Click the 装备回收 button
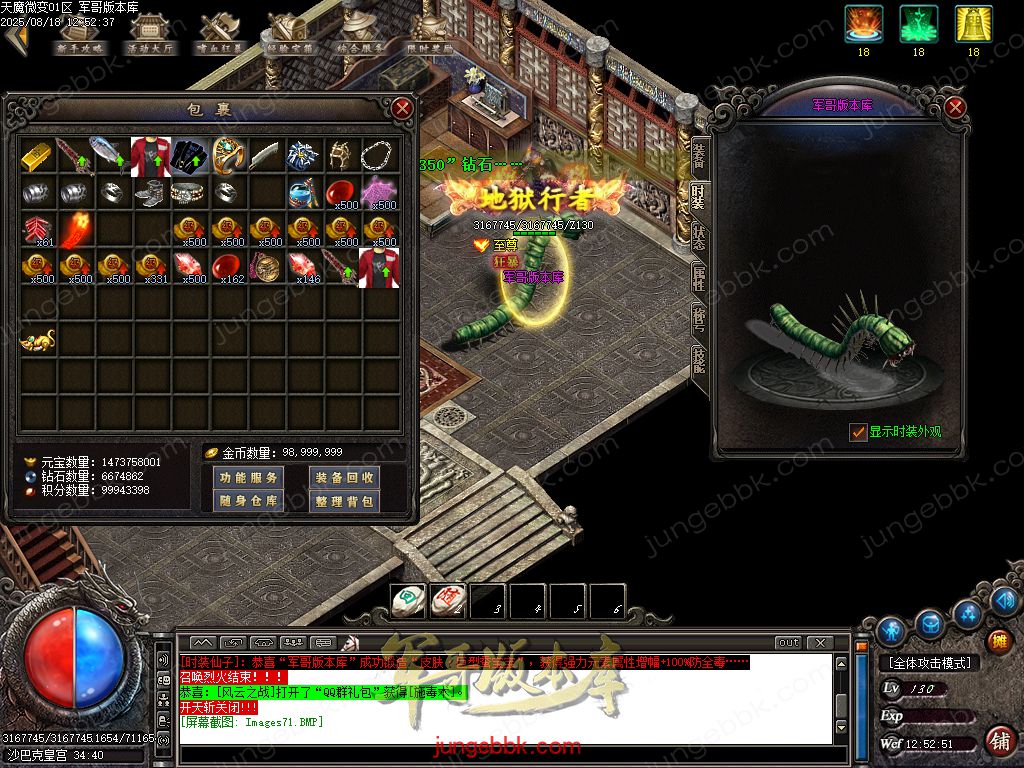 point(344,478)
